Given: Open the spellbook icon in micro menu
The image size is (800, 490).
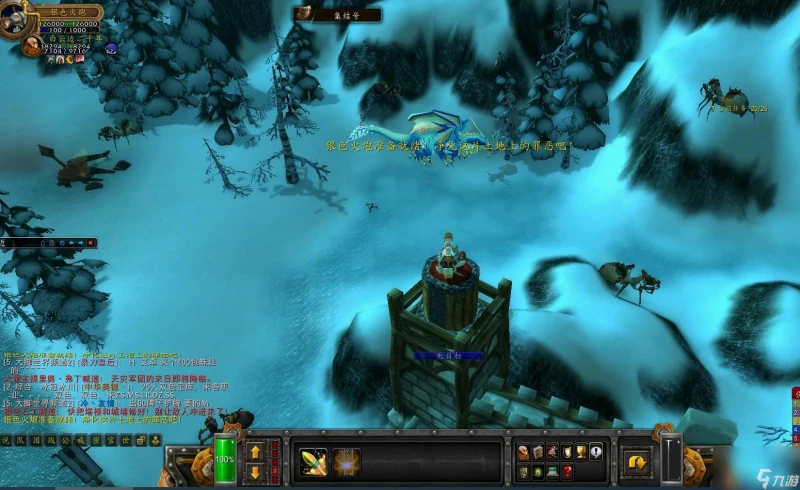Looking at the screenshot, I should point(537,452).
